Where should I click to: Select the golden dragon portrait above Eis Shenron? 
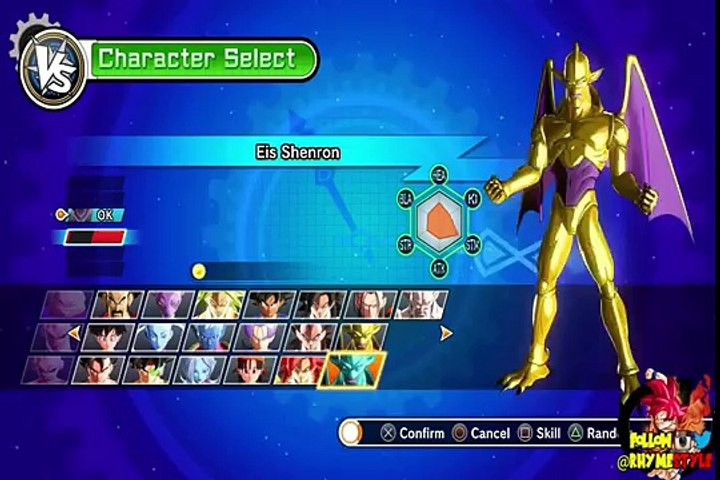[361, 337]
